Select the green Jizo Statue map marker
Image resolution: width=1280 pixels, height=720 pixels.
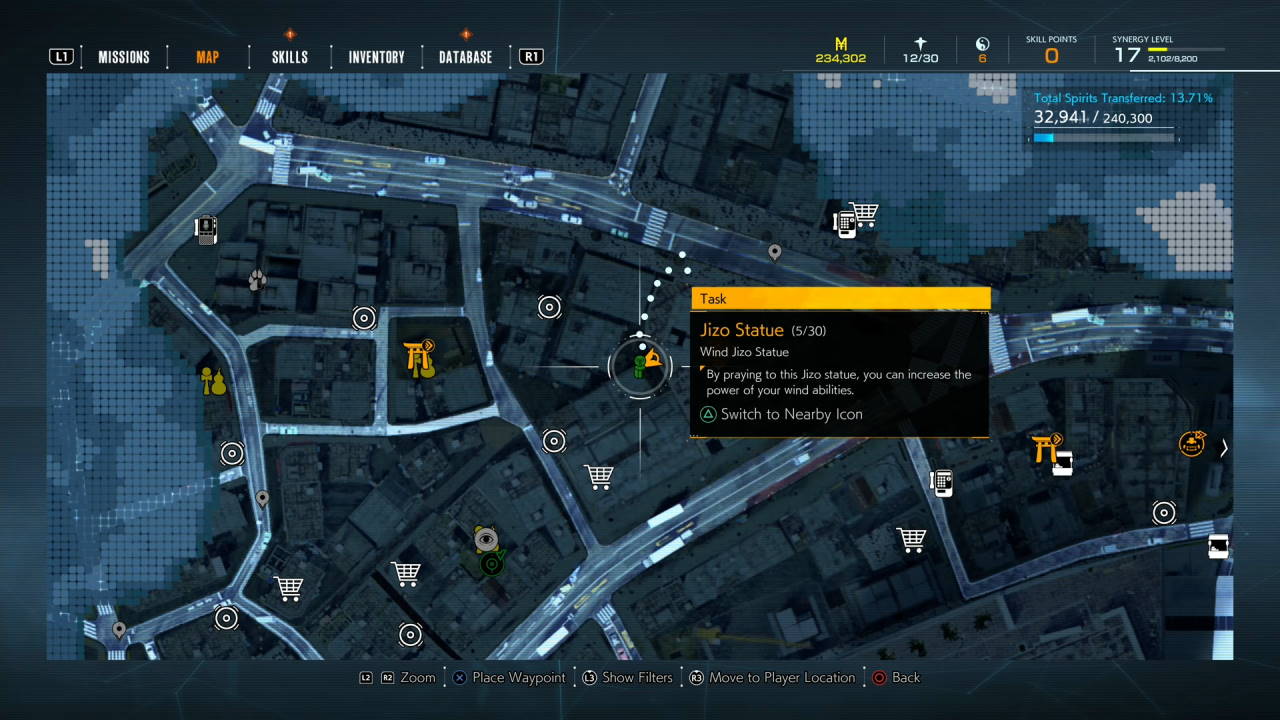pos(640,366)
